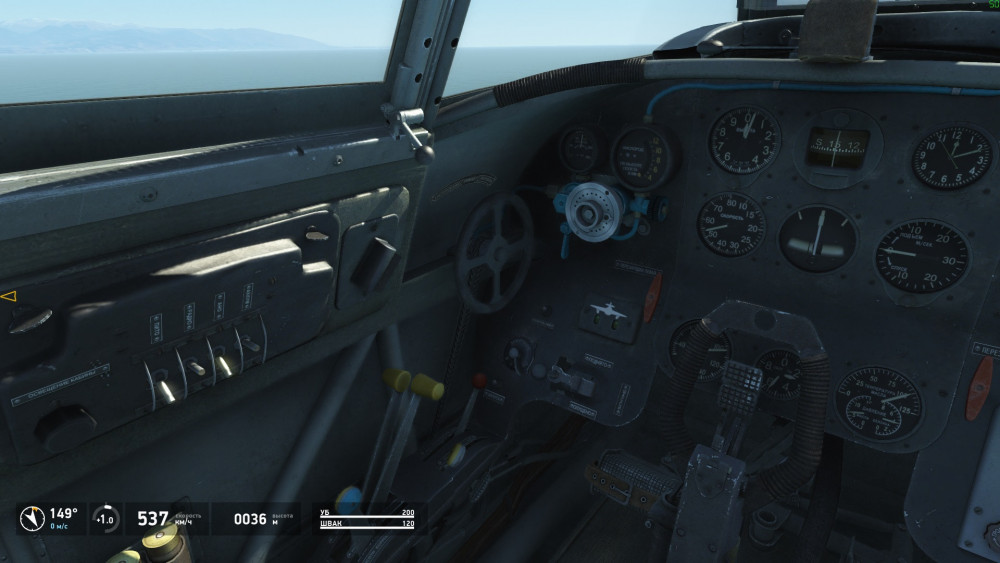Click the circular throttle gauge icon

tap(104, 519)
